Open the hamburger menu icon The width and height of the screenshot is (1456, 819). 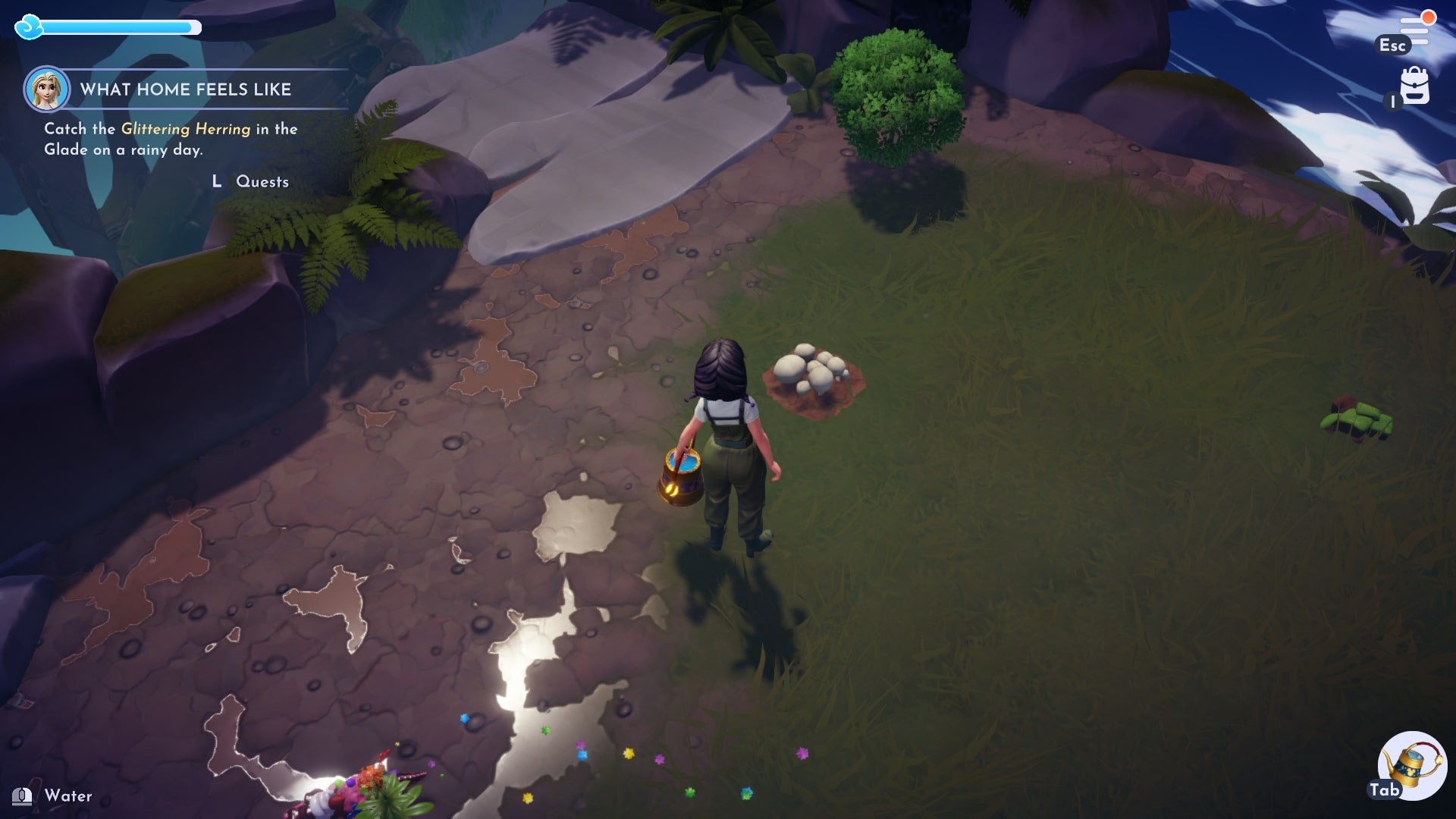1414,32
